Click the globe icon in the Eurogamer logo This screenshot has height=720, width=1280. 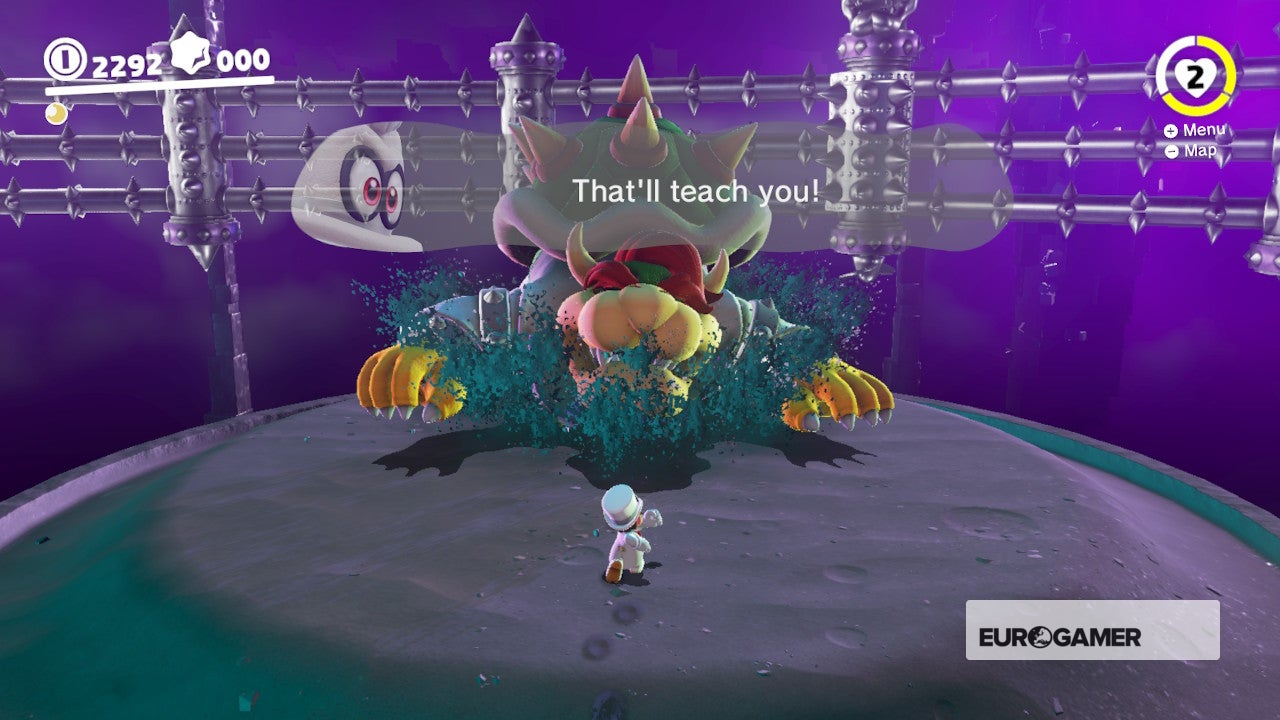click(x=1040, y=636)
